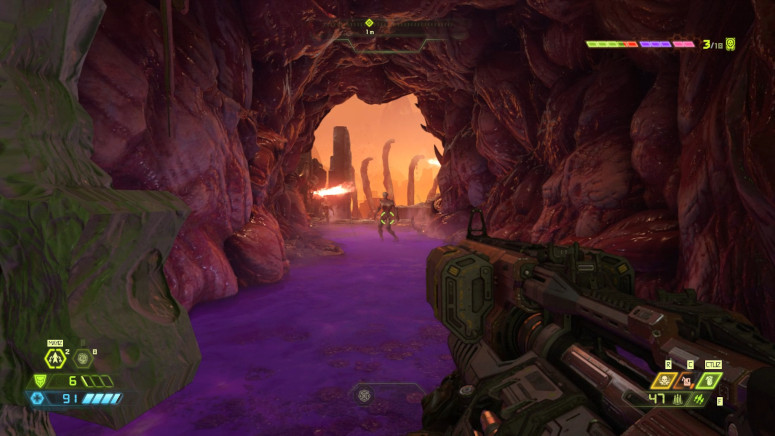Click the blue health cross icon
The height and width of the screenshot is (436, 775).
click(38, 398)
